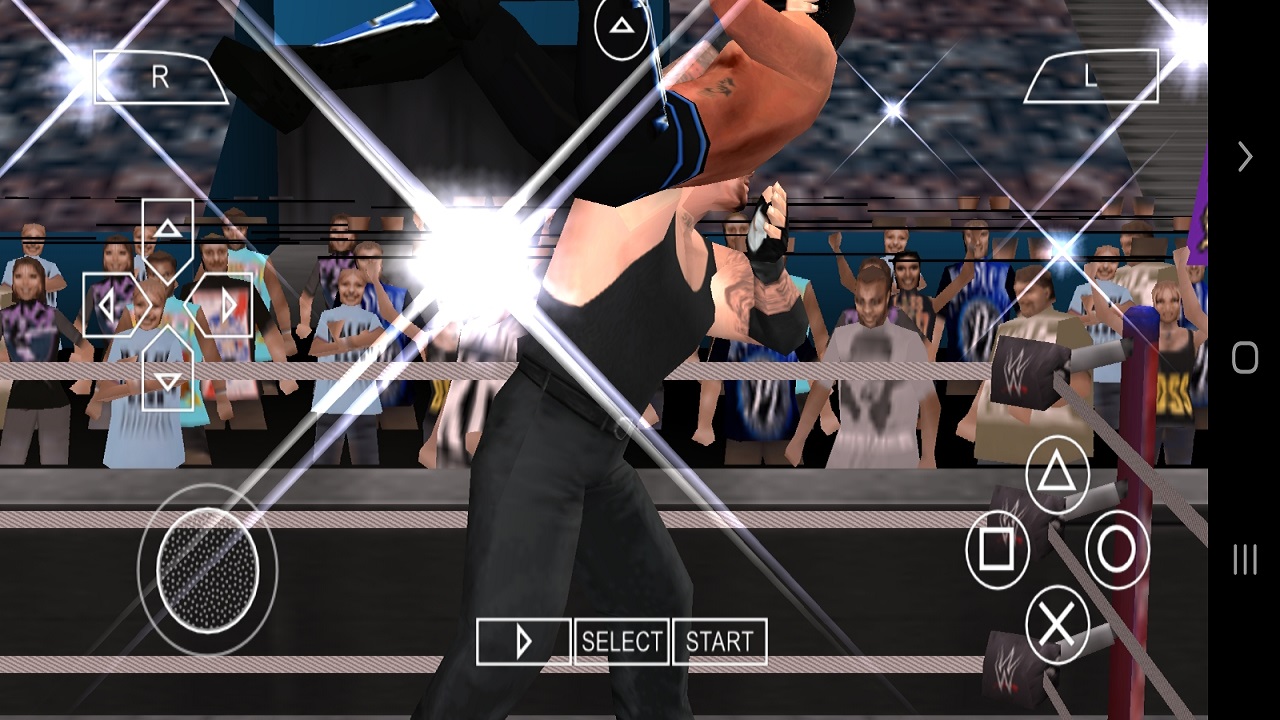
Task: Open Android recent apps via three-bar icon
Action: [1245, 560]
